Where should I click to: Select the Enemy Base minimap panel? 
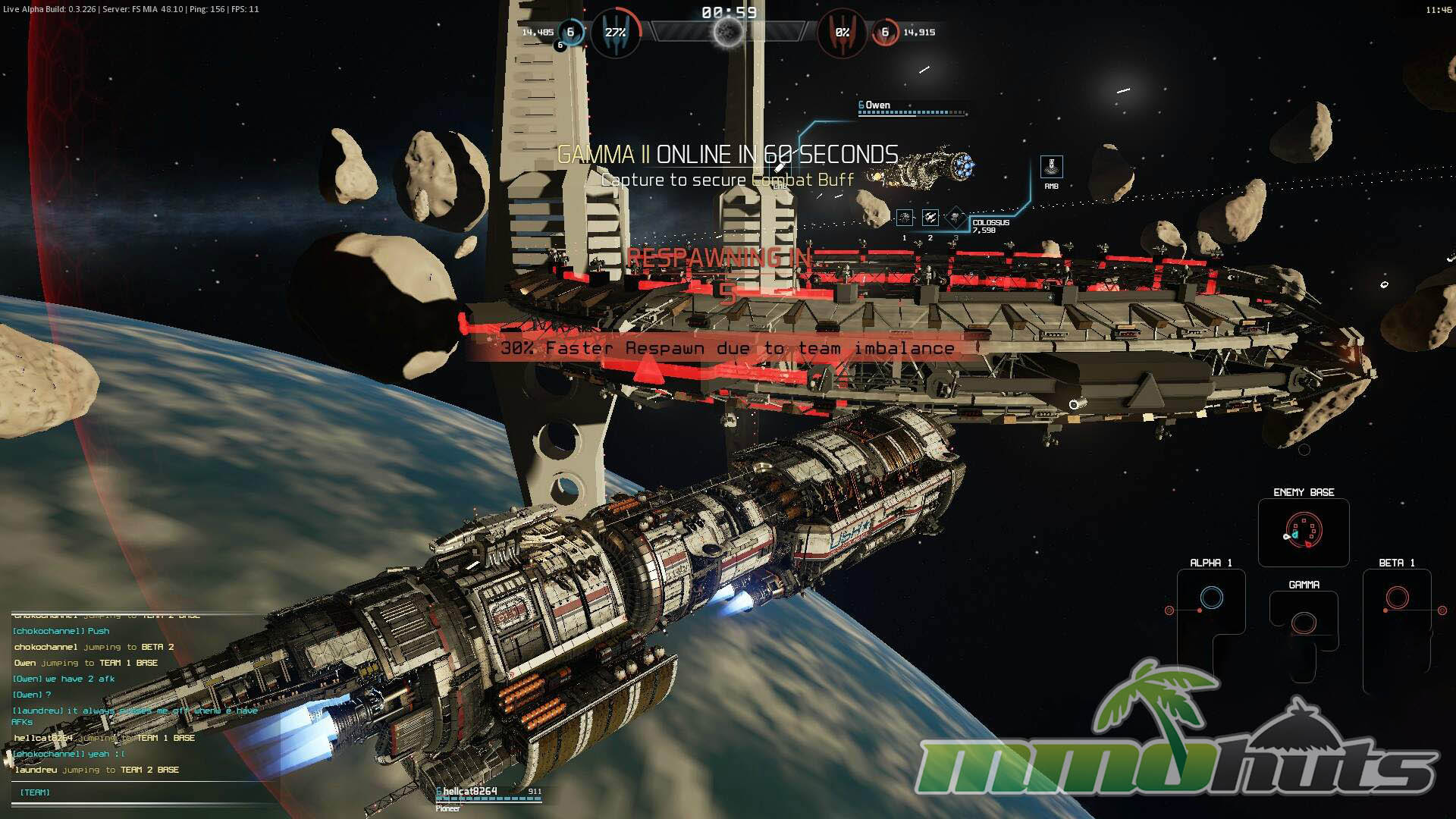(x=1304, y=531)
